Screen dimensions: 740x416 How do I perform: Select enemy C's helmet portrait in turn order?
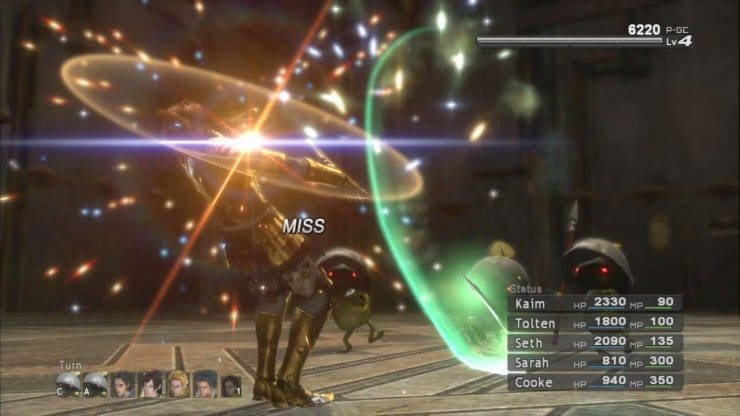(68, 385)
